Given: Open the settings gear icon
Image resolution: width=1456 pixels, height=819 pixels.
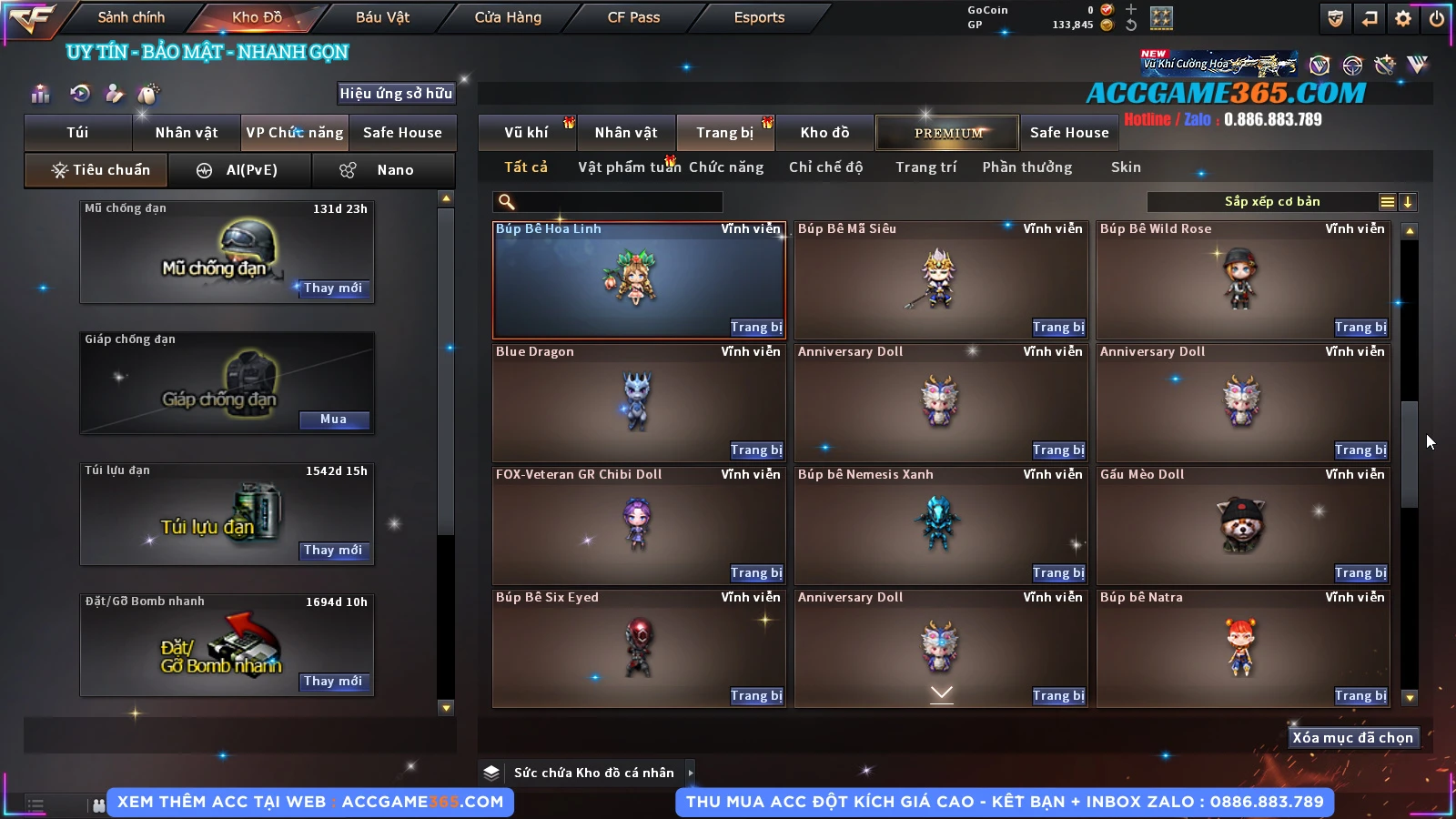Looking at the screenshot, I should (x=1403, y=18).
